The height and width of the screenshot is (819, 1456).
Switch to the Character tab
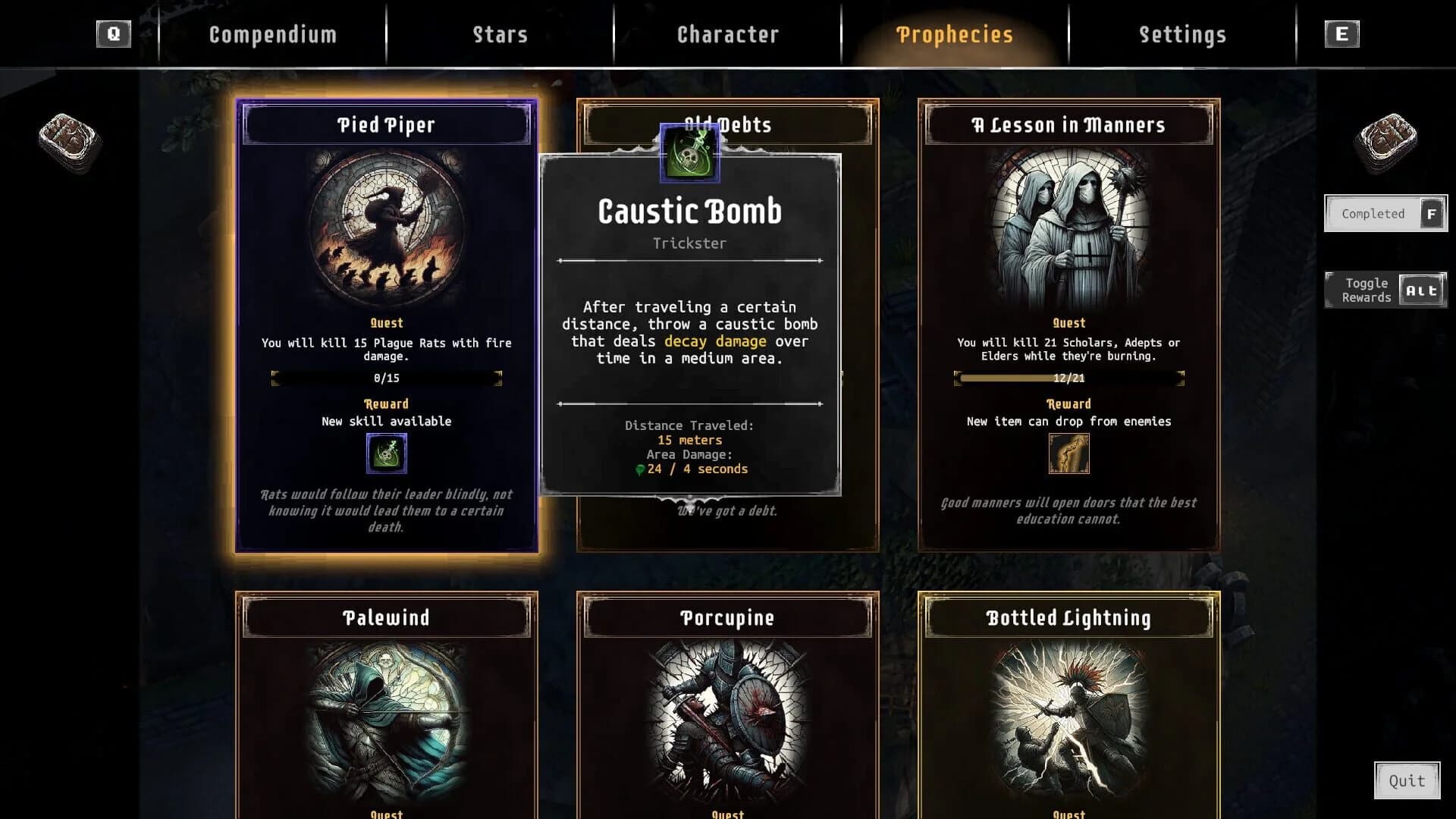coord(727,34)
